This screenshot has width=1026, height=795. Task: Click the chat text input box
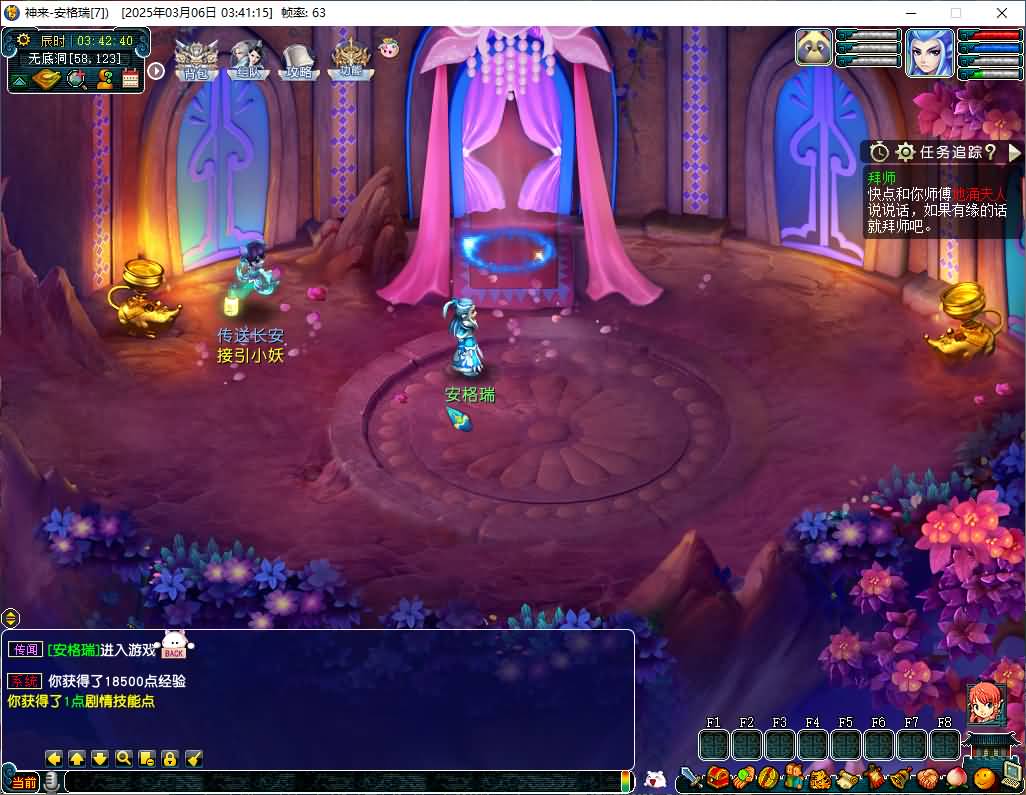340,781
